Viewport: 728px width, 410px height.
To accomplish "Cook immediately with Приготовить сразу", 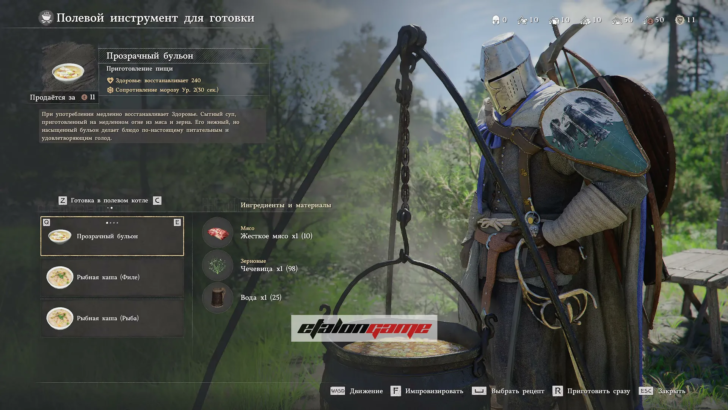I will point(596,391).
